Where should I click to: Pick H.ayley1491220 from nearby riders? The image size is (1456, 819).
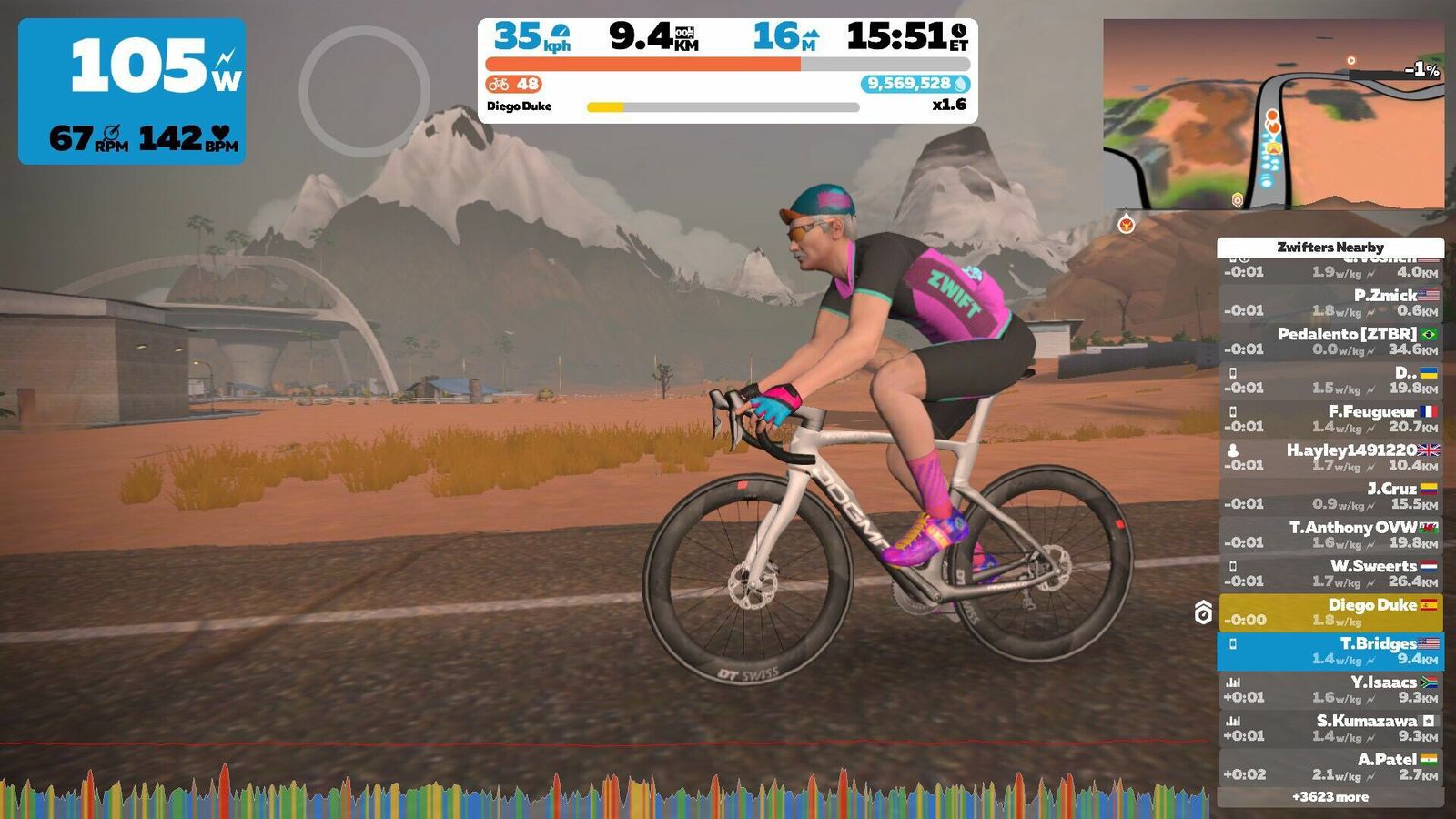point(1330,457)
